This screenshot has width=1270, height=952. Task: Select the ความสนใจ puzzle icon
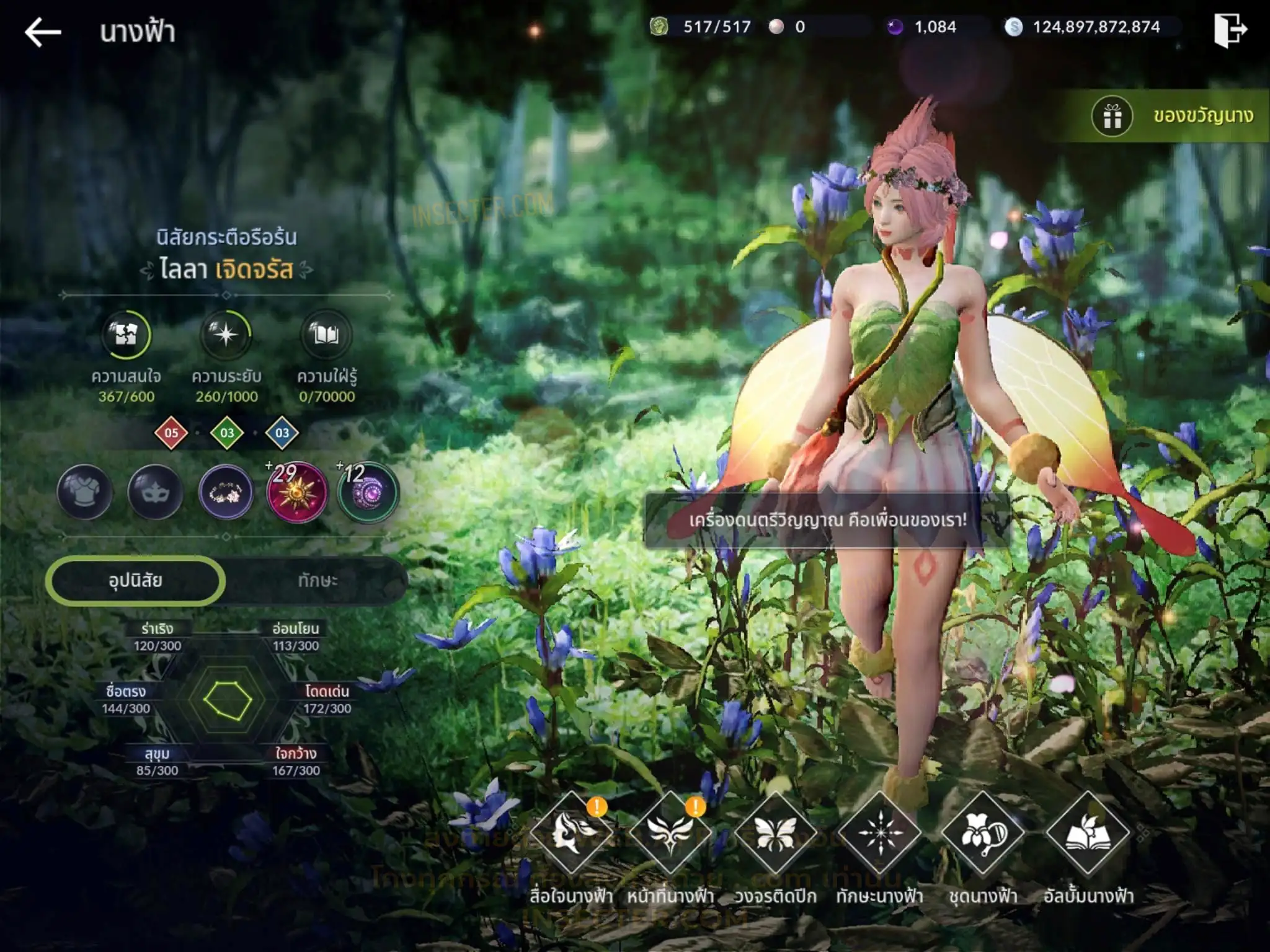(126, 335)
